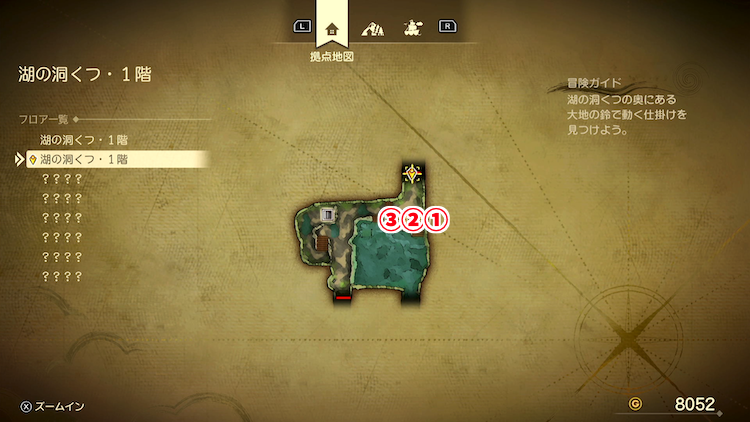Click the red exit line on the map

click(343, 297)
